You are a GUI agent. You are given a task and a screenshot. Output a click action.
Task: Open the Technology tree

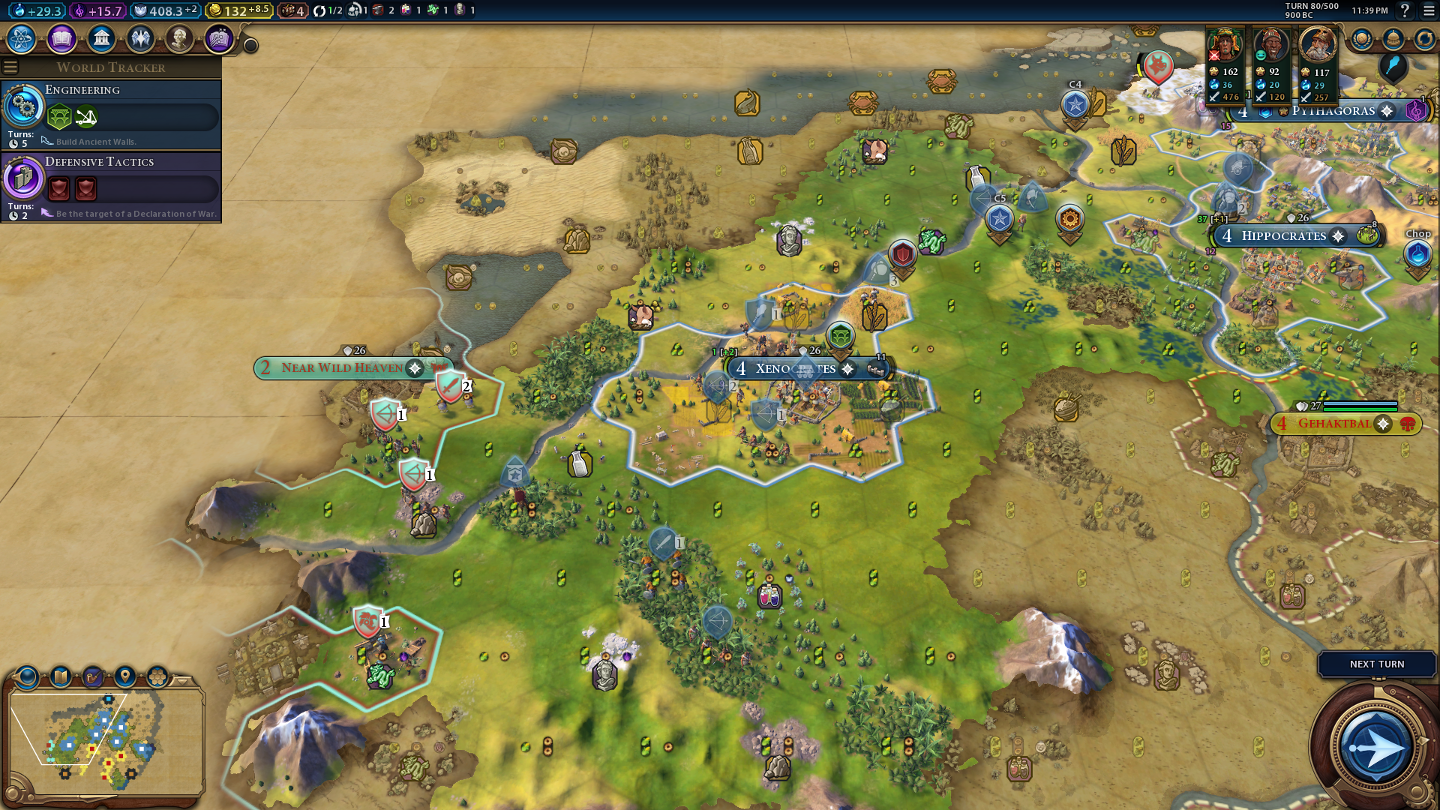pos(22,39)
